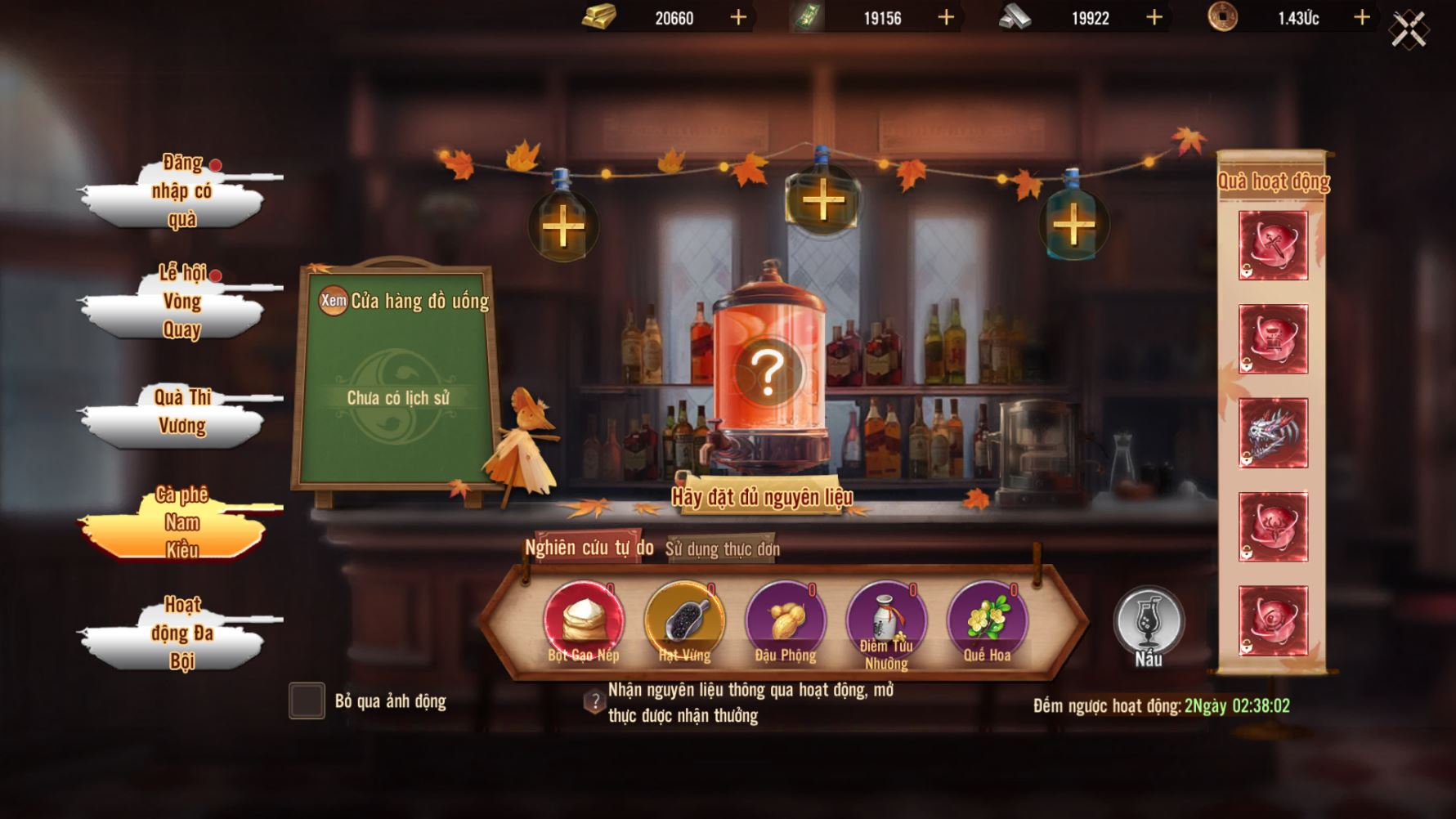Viewport: 1456px width, 819px height.
Task: Pick the Đậu Phộng ingredient
Action: (x=786, y=621)
